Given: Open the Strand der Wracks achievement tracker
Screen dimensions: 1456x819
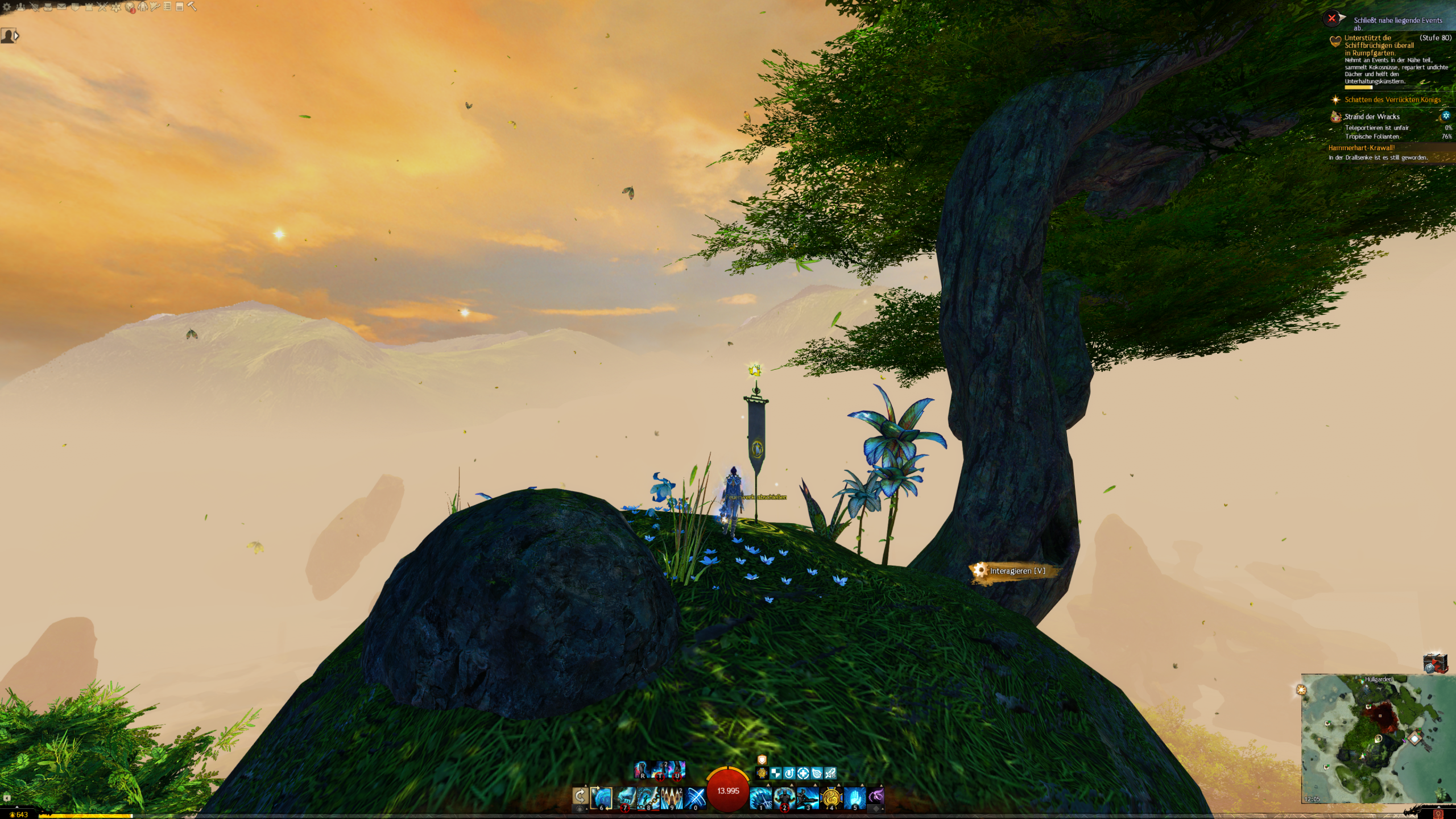Looking at the screenshot, I should click(x=1372, y=117).
